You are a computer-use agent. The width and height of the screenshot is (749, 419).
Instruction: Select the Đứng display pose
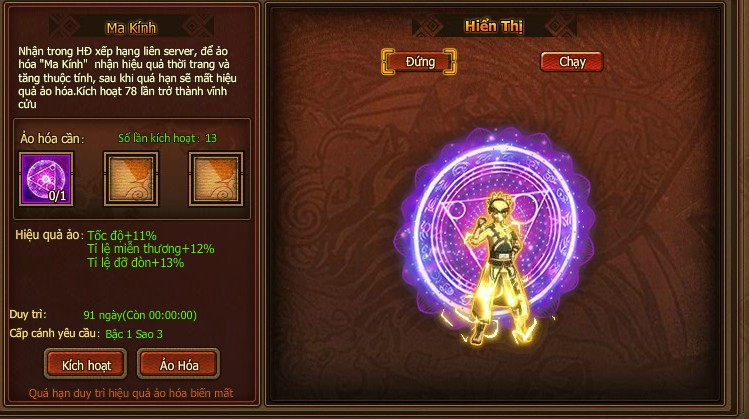(420, 62)
